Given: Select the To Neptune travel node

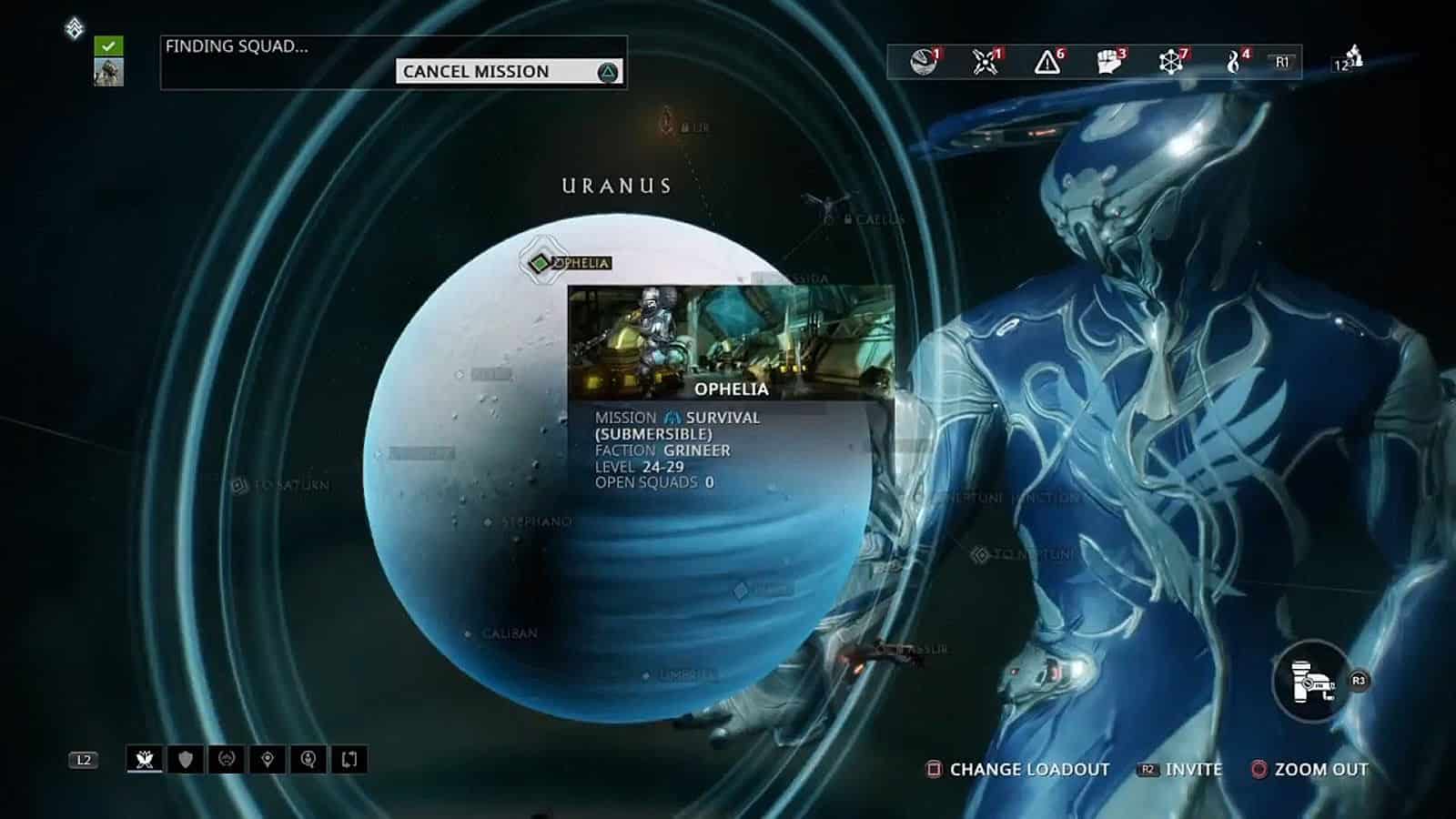Looking at the screenshot, I should point(980,554).
